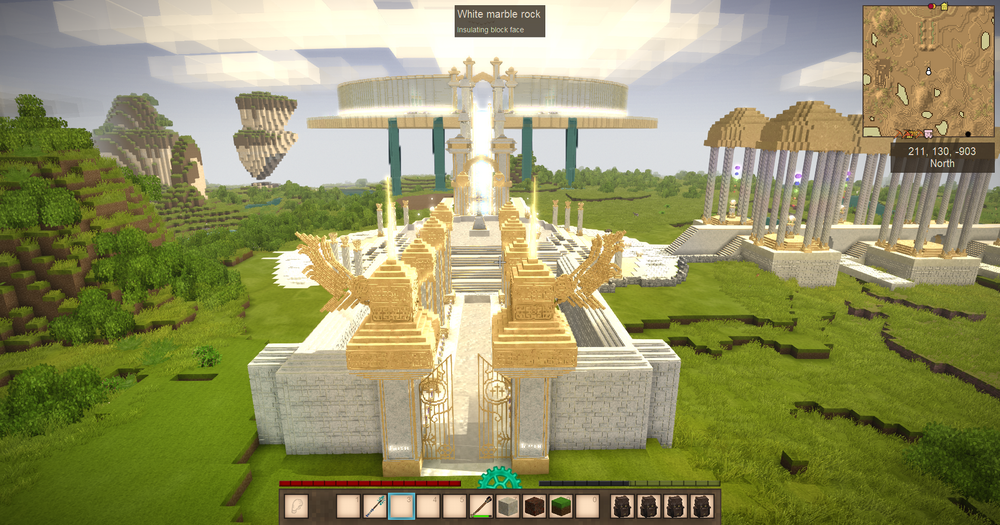Select the dark-tipped staff with green durability bar
Image resolution: width=1000 pixels, height=525 pixels.
point(481,507)
